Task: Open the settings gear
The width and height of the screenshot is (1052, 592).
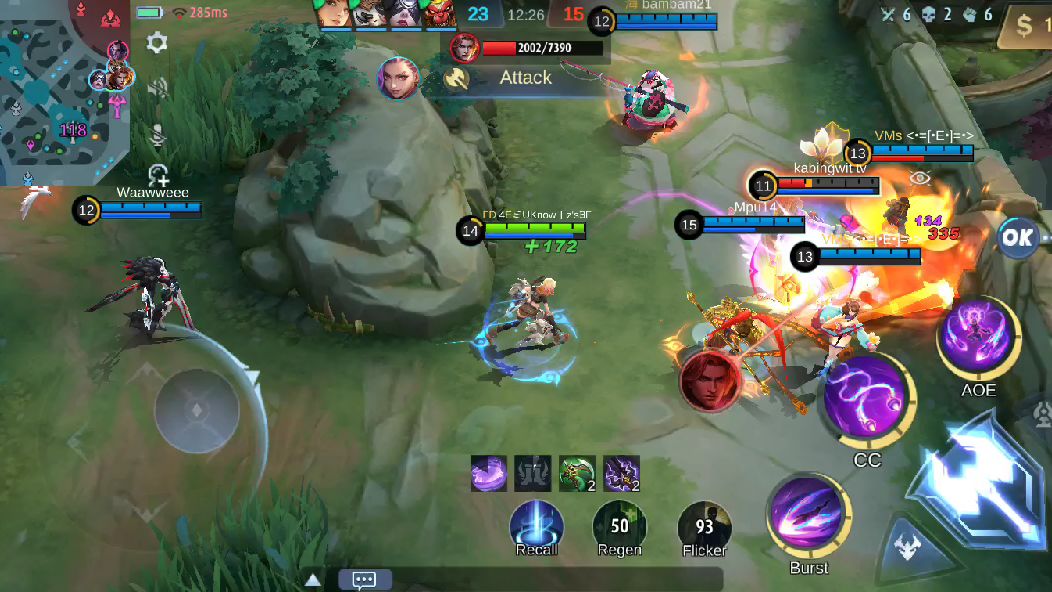Action: 157,42
